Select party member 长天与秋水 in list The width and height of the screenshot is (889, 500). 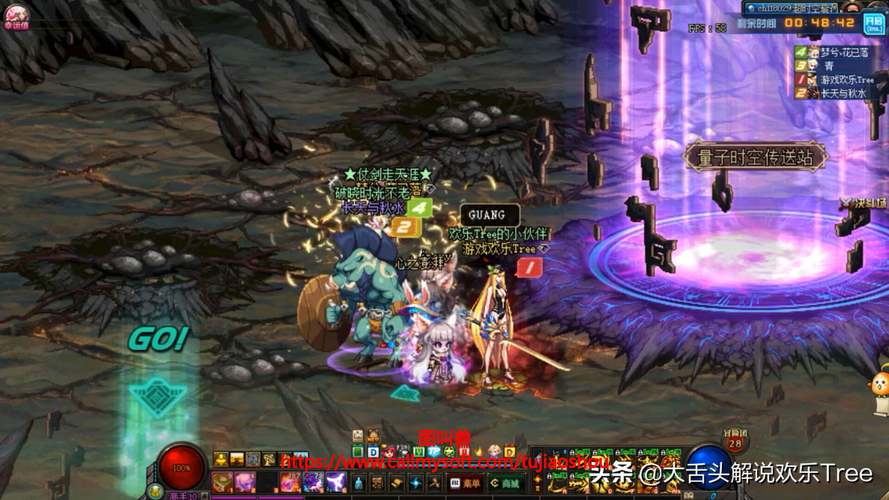click(842, 93)
